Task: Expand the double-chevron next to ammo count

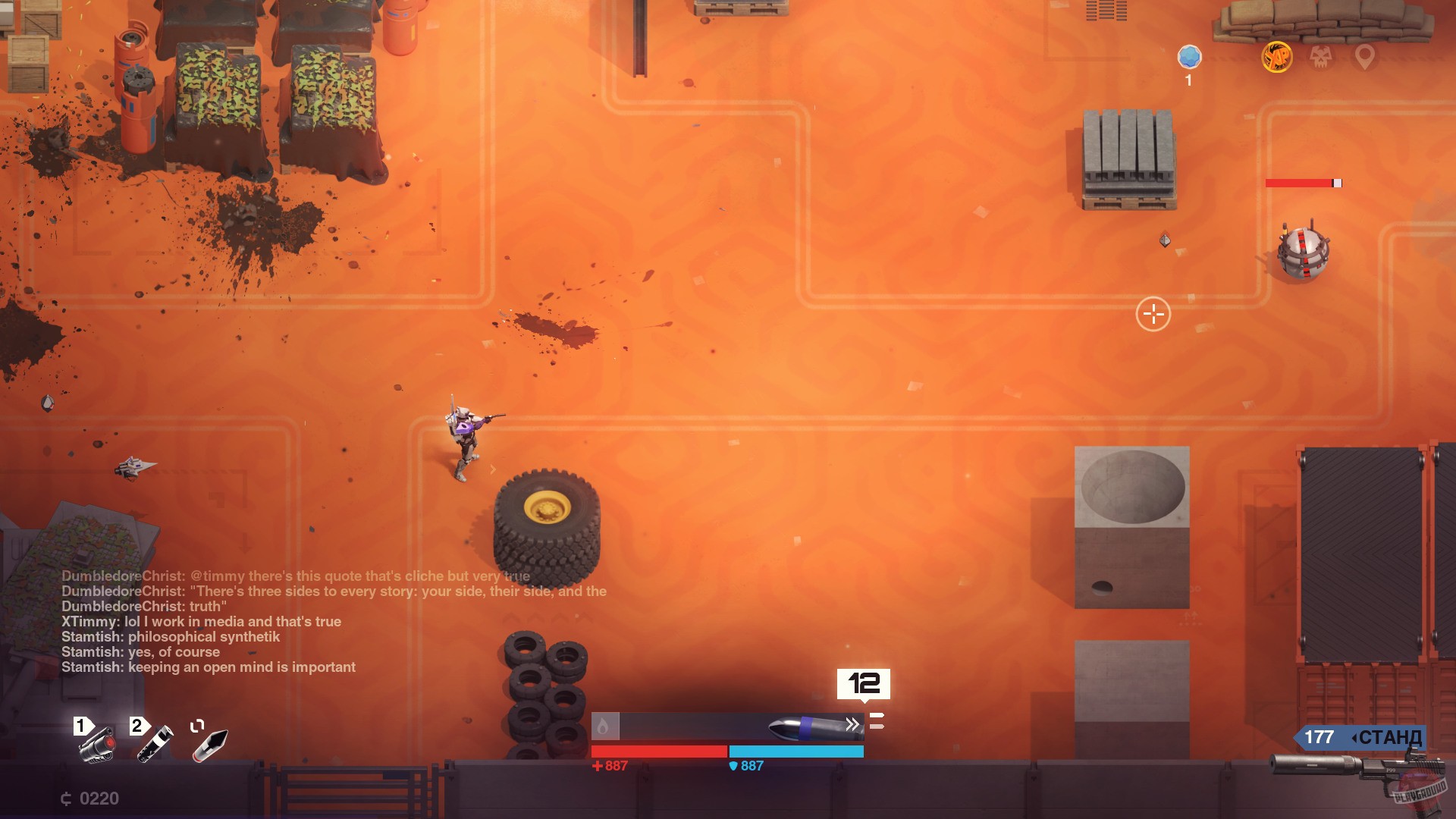Action: [852, 724]
